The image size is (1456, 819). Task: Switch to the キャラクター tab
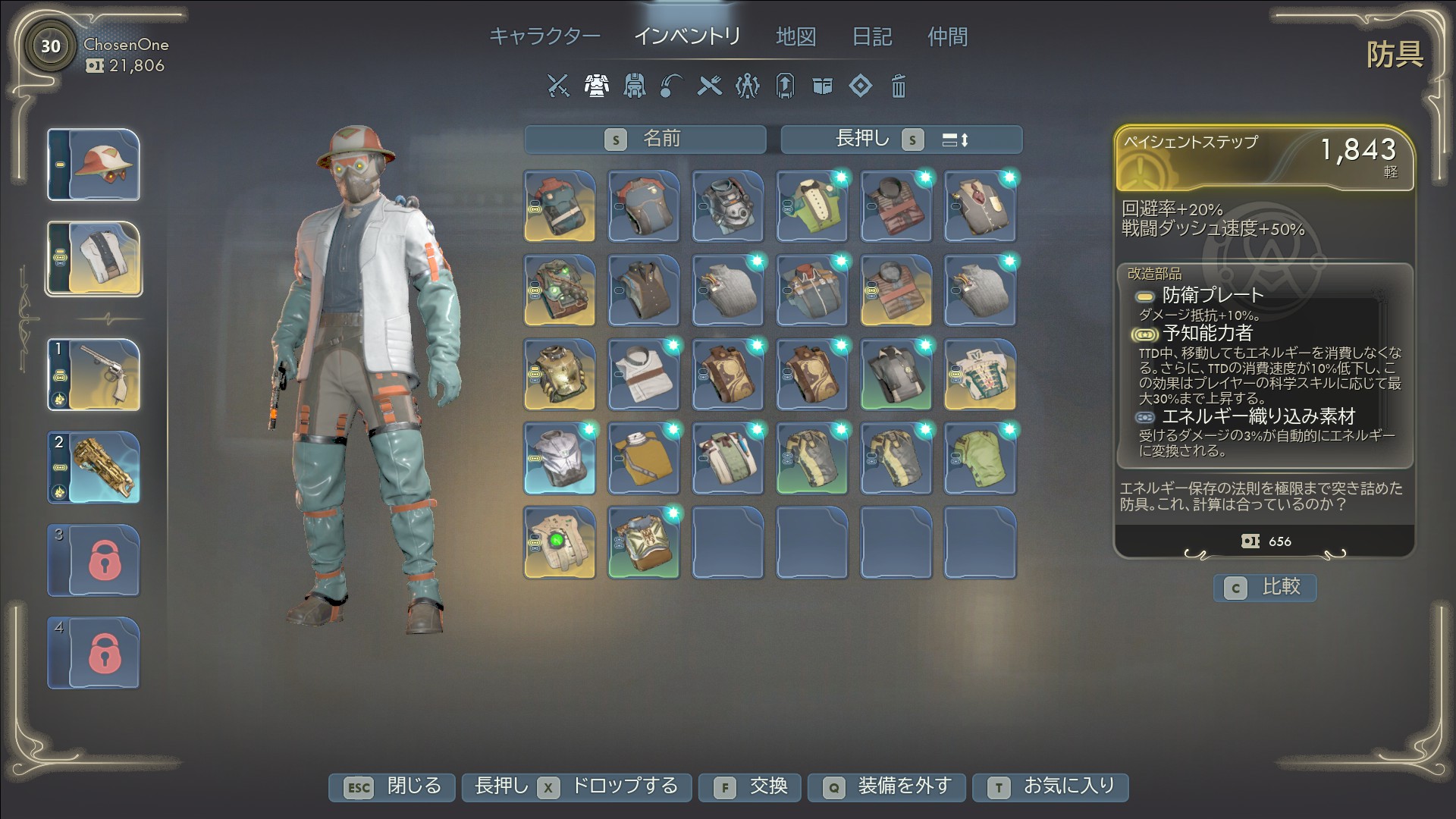(x=544, y=36)
